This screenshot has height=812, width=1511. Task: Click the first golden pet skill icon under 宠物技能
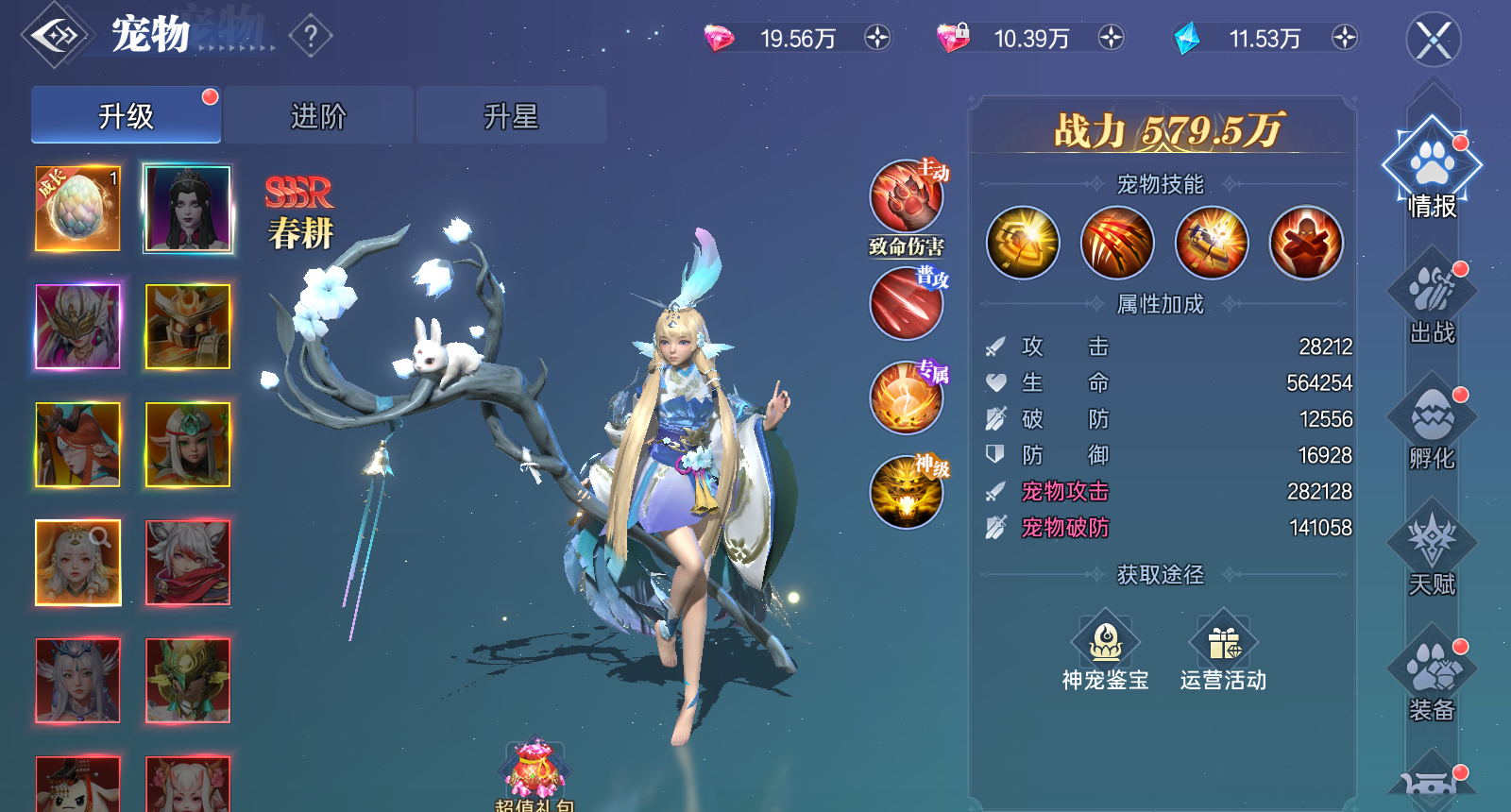click(x=1023, y=243)
